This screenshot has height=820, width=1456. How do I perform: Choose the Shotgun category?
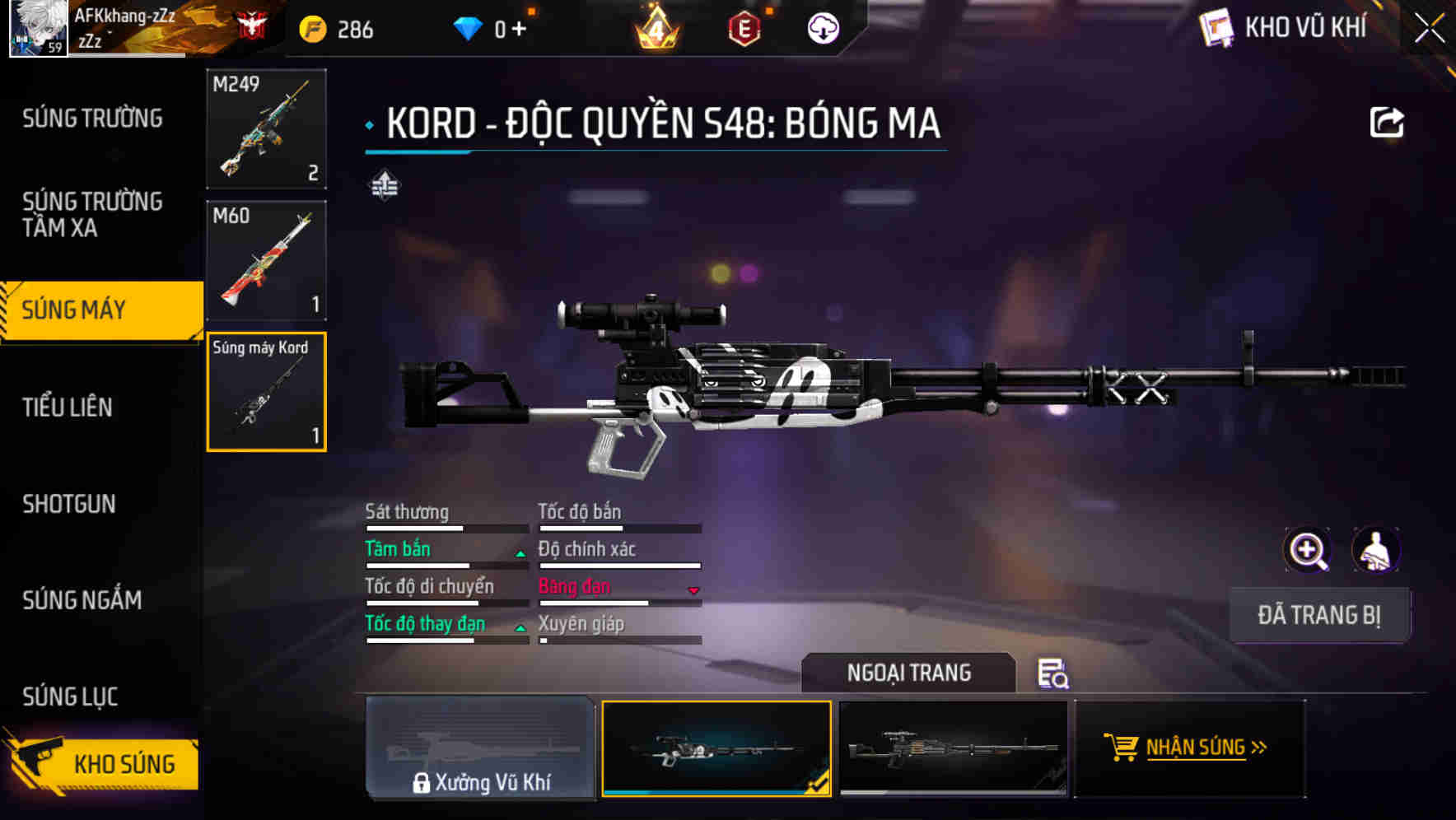[x=69, y=504]
